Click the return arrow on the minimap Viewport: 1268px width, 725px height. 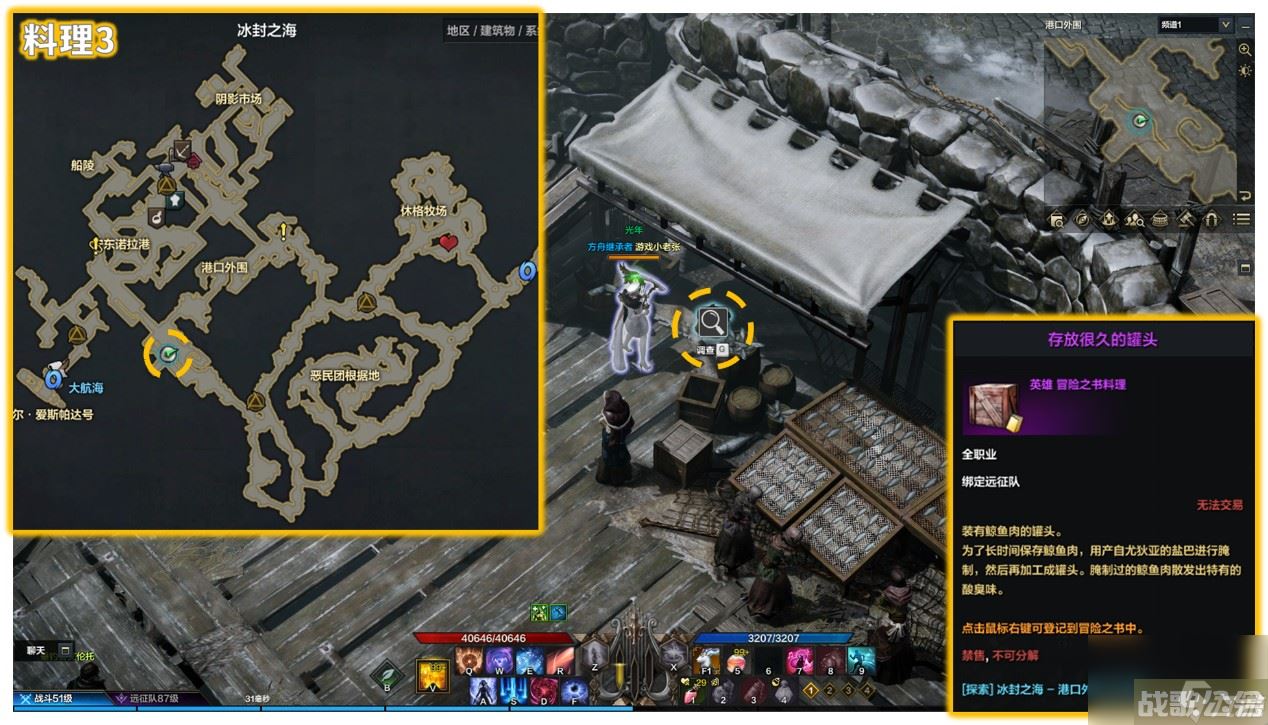pos(1245,195)
